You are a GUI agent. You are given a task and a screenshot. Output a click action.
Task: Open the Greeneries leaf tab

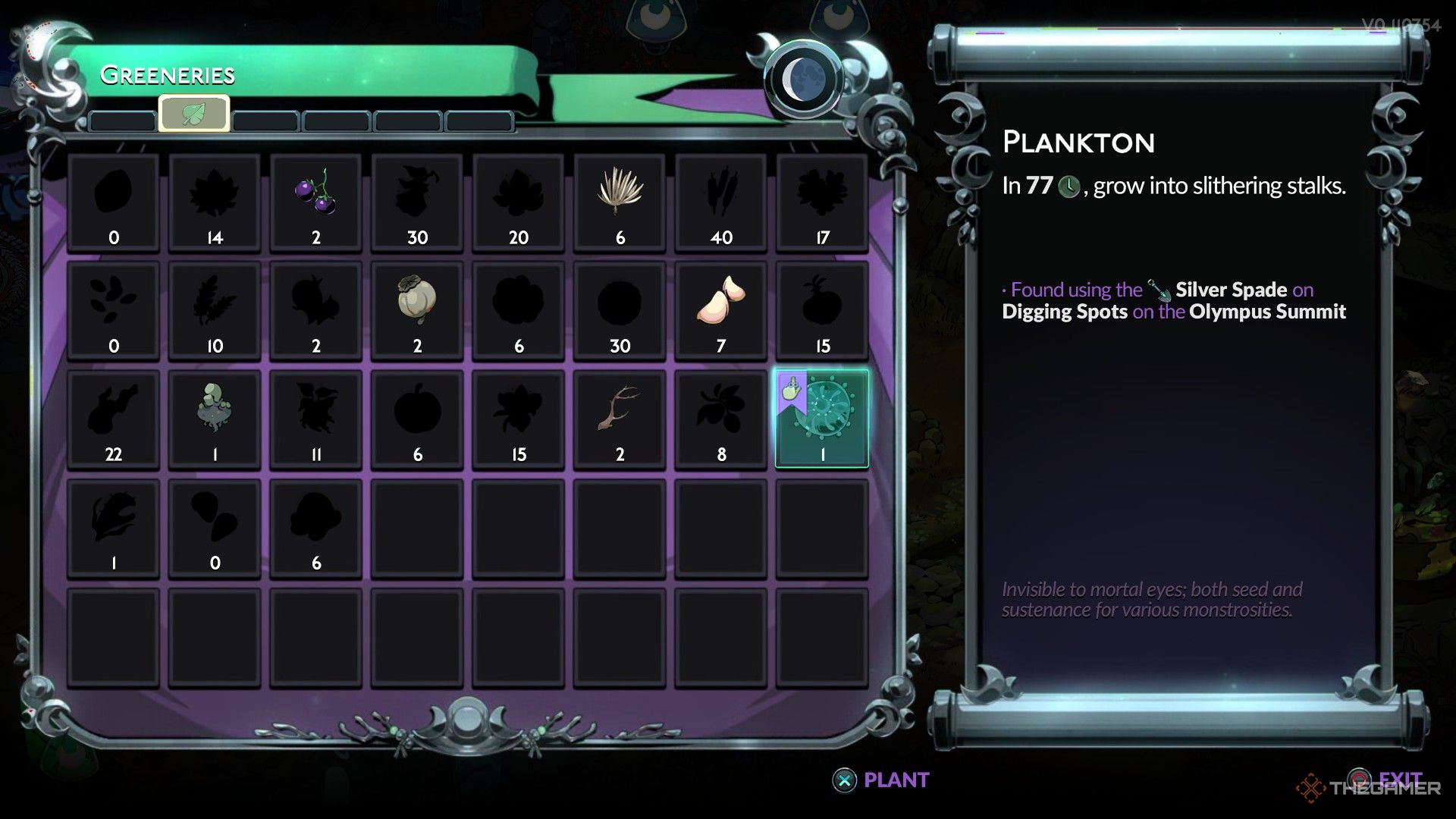[x=194, y=115]
